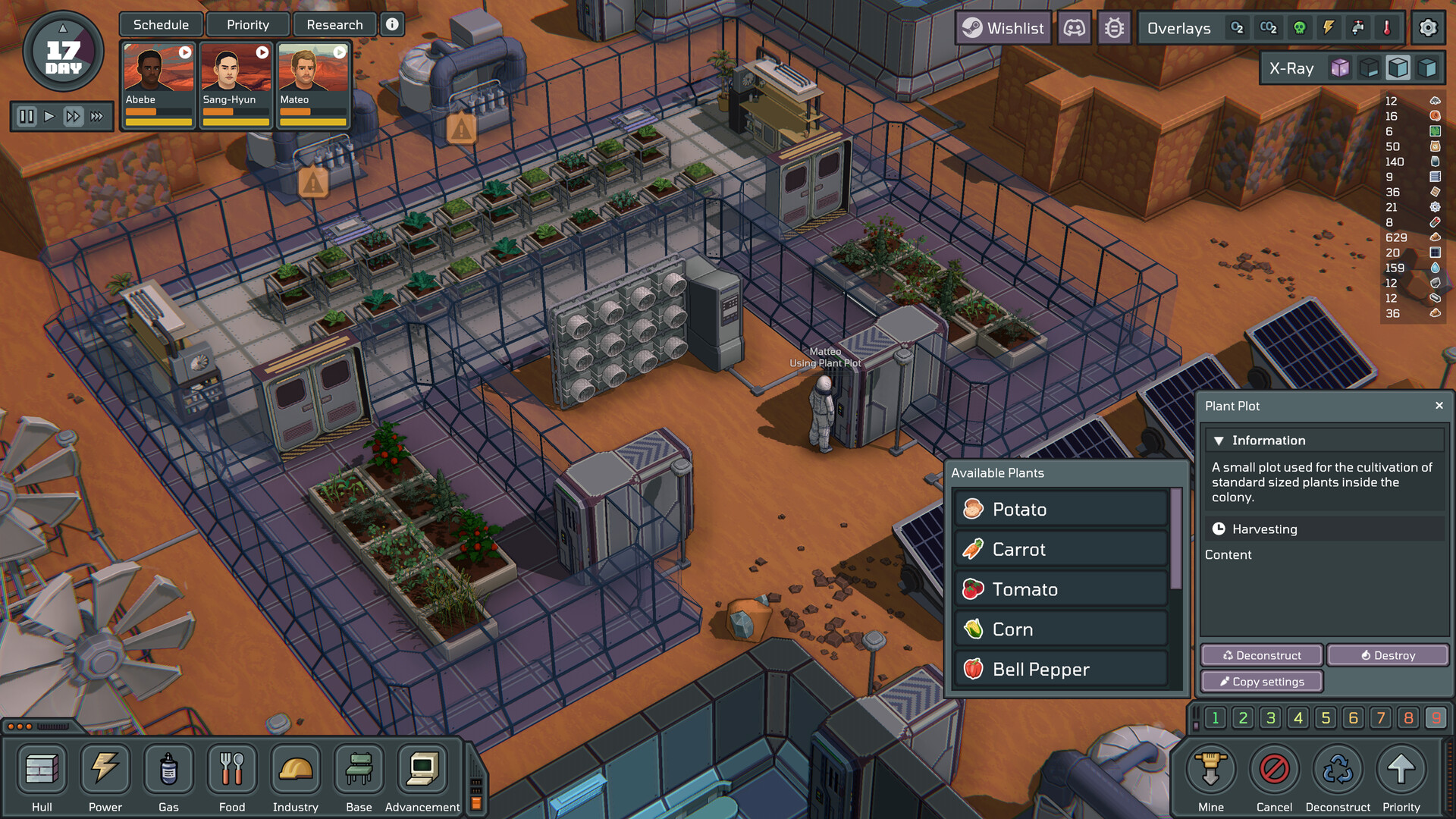Screen dimensions: 1456x819
Task: Open the Schedule panel
Action: (x=161, y=25)
